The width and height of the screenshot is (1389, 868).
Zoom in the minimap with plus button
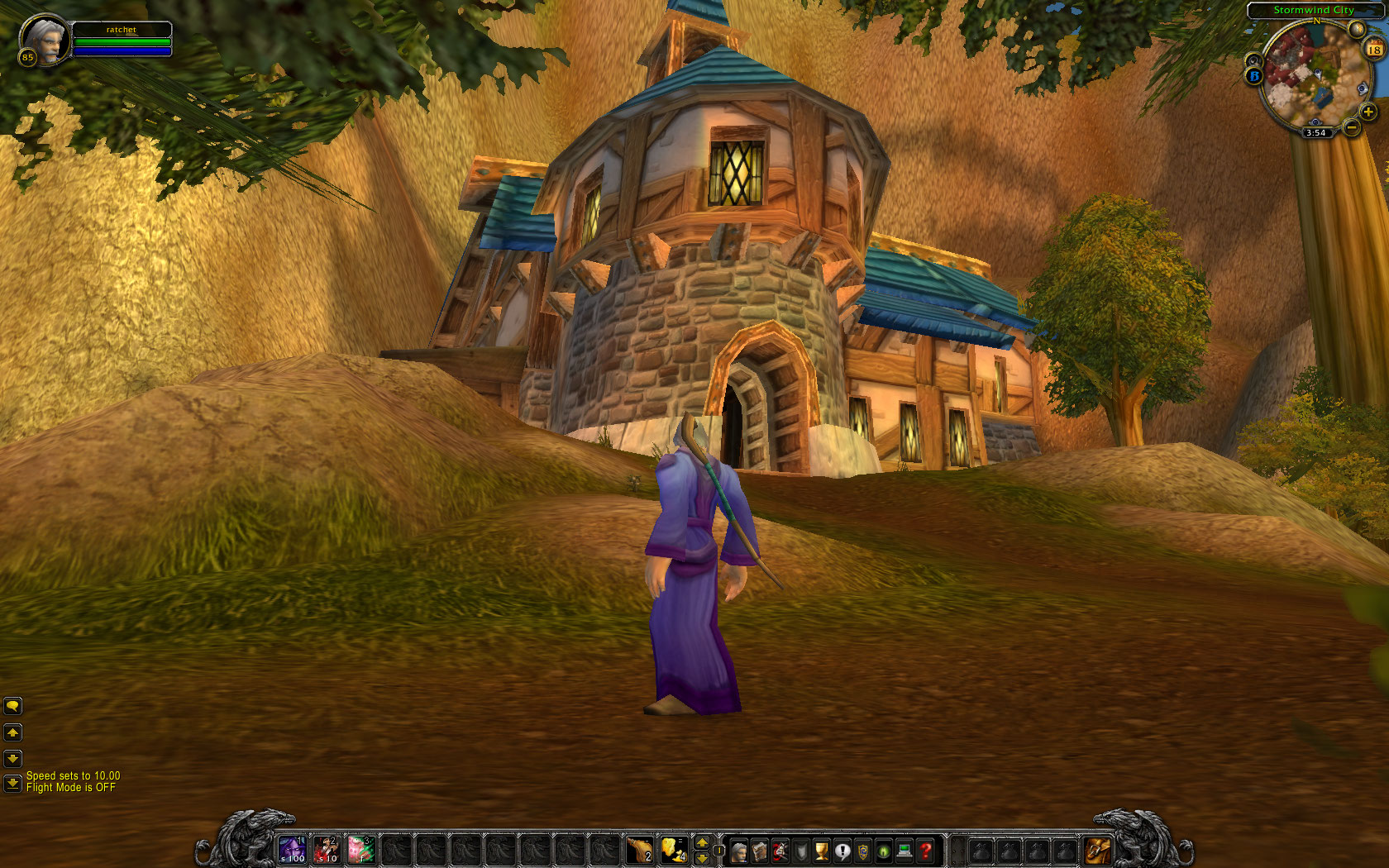tap(1368, 112)
